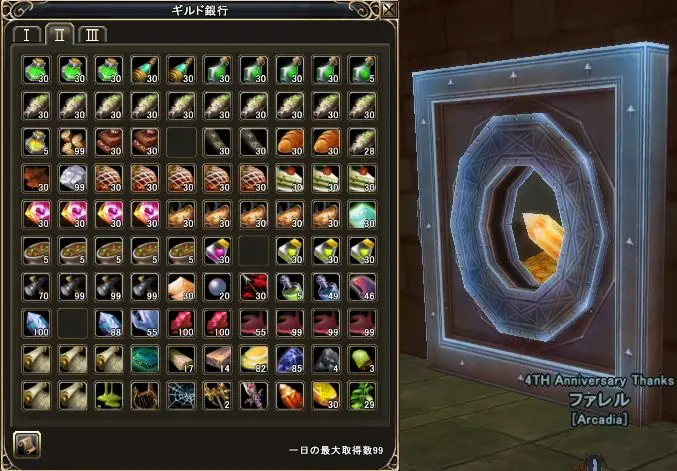The image size is (677, 471).
Task: Close the guild bank window
Action: [x=389, y=10]
